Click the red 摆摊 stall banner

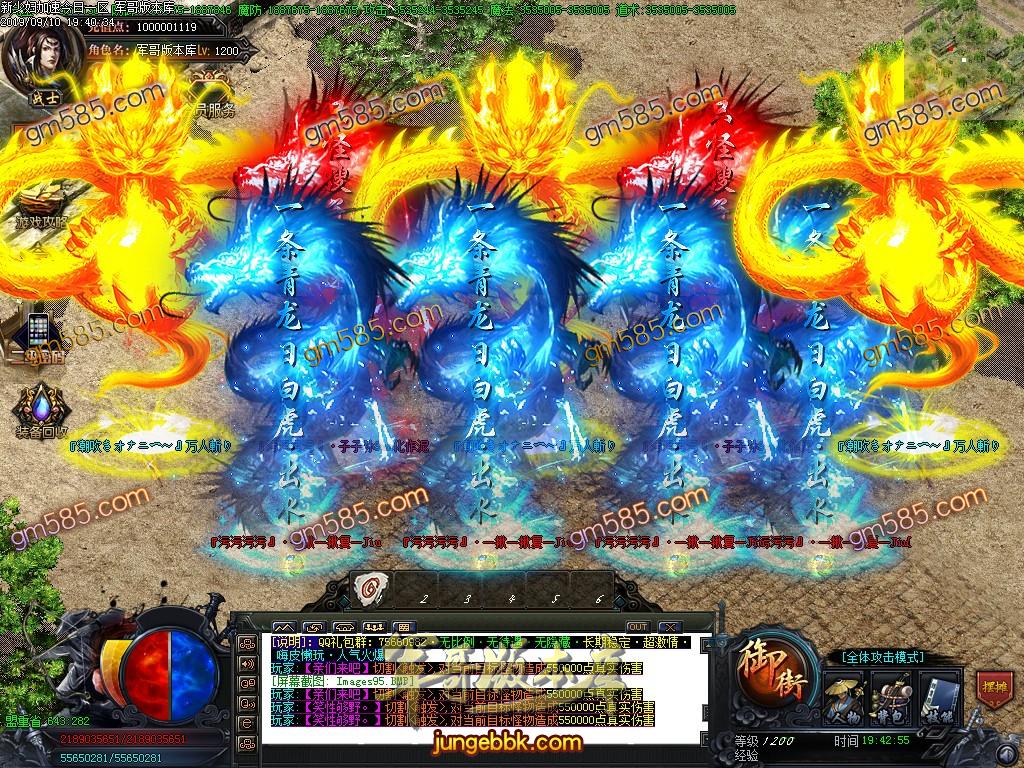pos(992,689)
